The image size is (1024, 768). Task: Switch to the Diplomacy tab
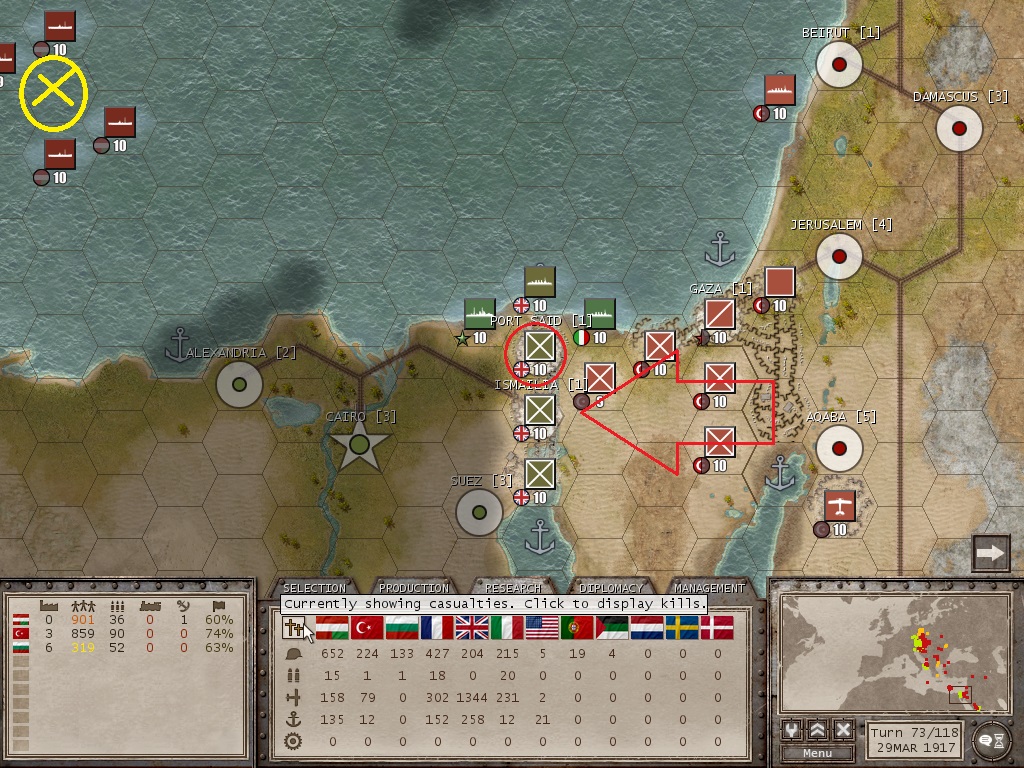610,588
